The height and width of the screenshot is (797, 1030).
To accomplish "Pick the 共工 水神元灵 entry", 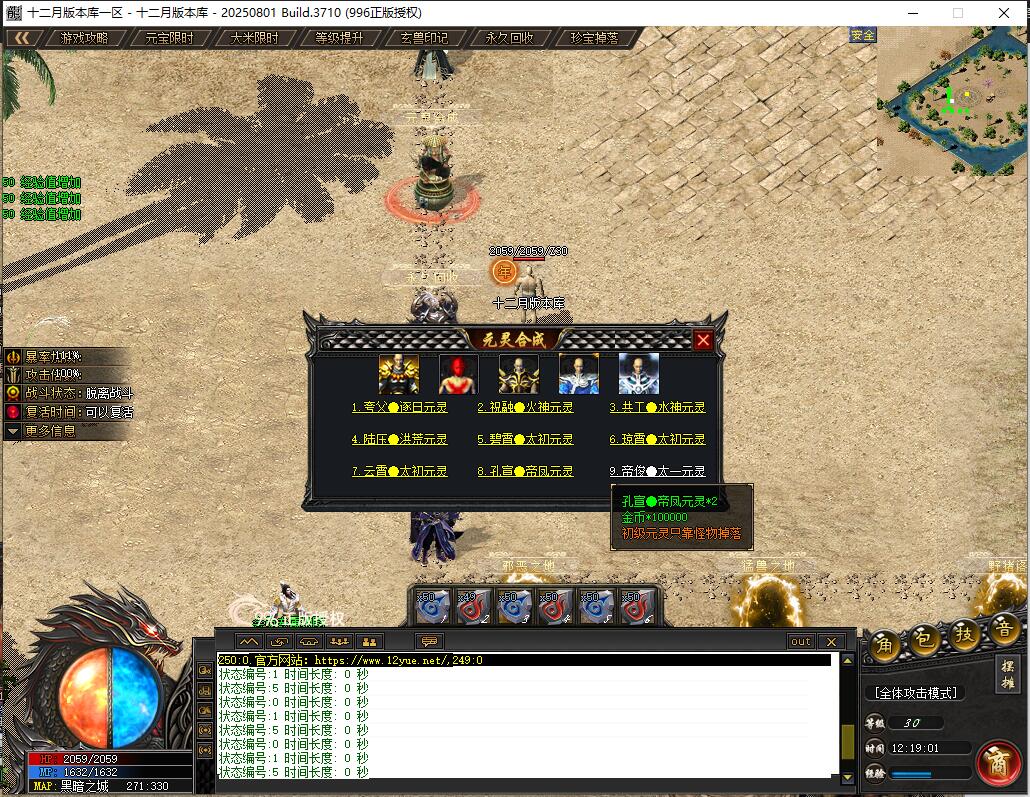I will pos(657,408).
